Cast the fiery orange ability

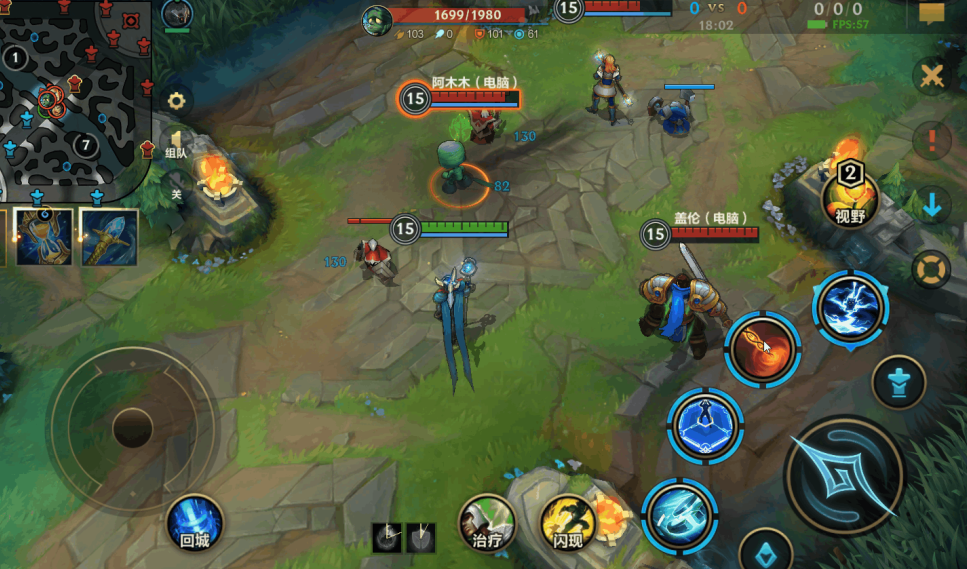coord(762,349)
